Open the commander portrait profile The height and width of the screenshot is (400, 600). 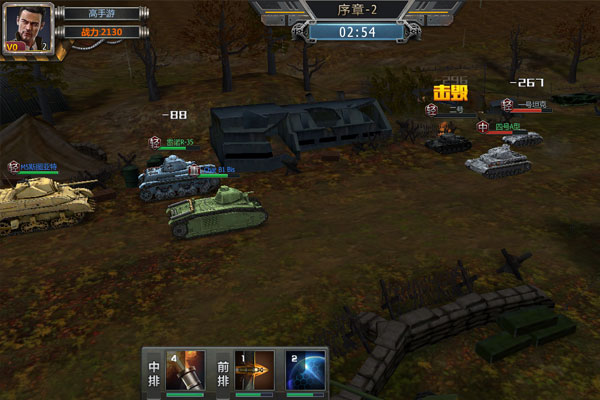29,30
